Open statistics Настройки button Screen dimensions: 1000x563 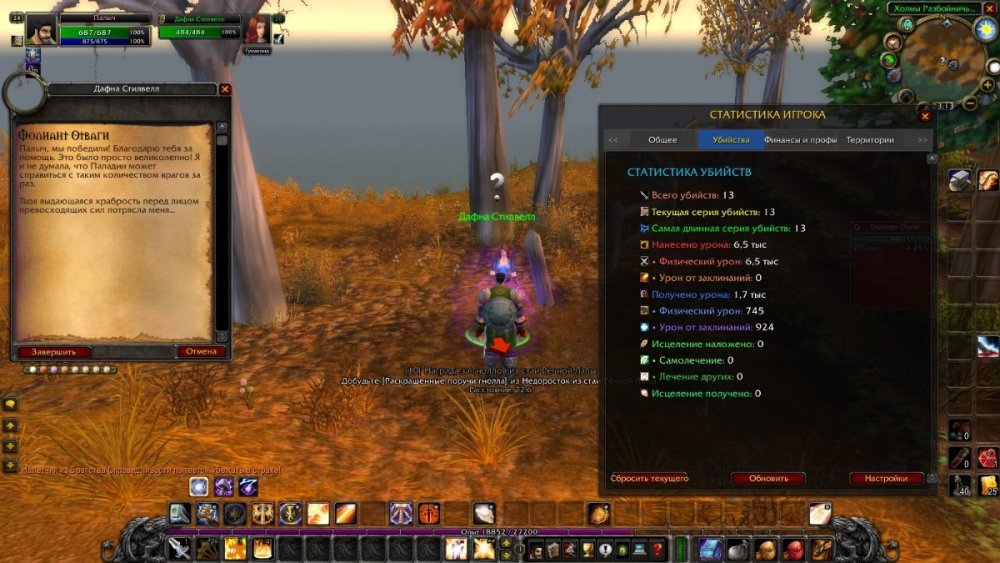pyautogui.click(x=887, y=478)
